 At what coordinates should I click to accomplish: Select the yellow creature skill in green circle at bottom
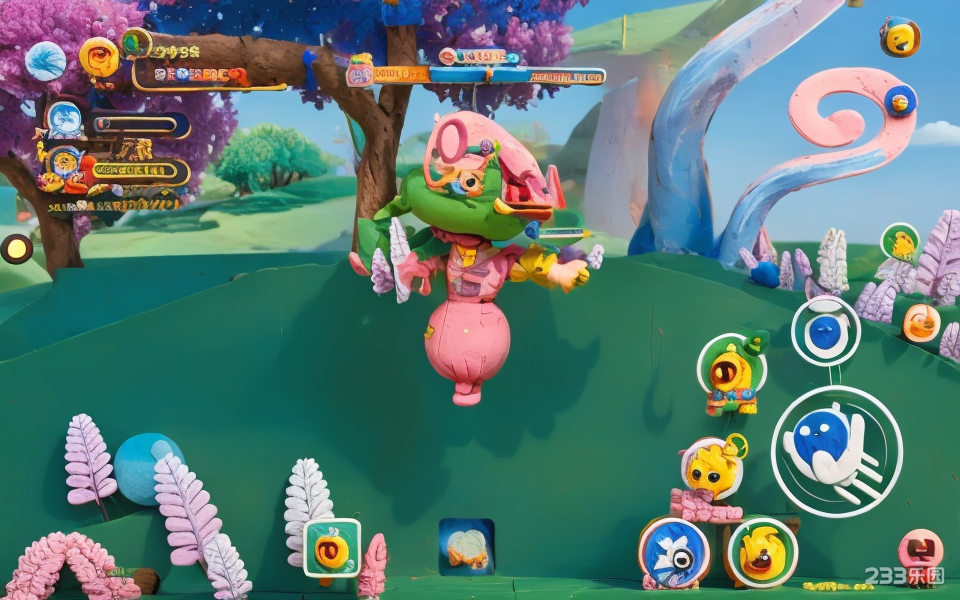click(x=762, y=552)
